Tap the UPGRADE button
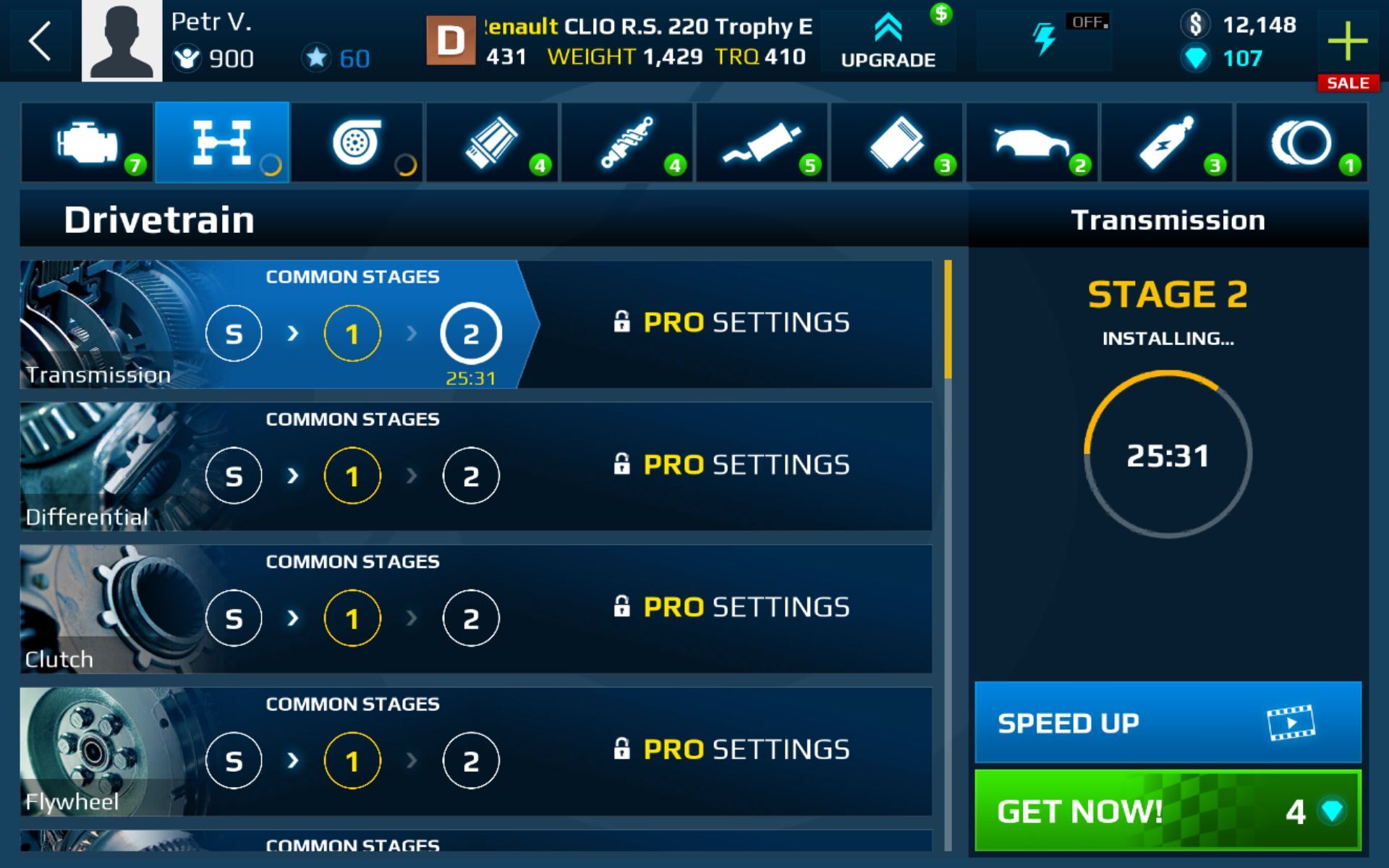 888,41
